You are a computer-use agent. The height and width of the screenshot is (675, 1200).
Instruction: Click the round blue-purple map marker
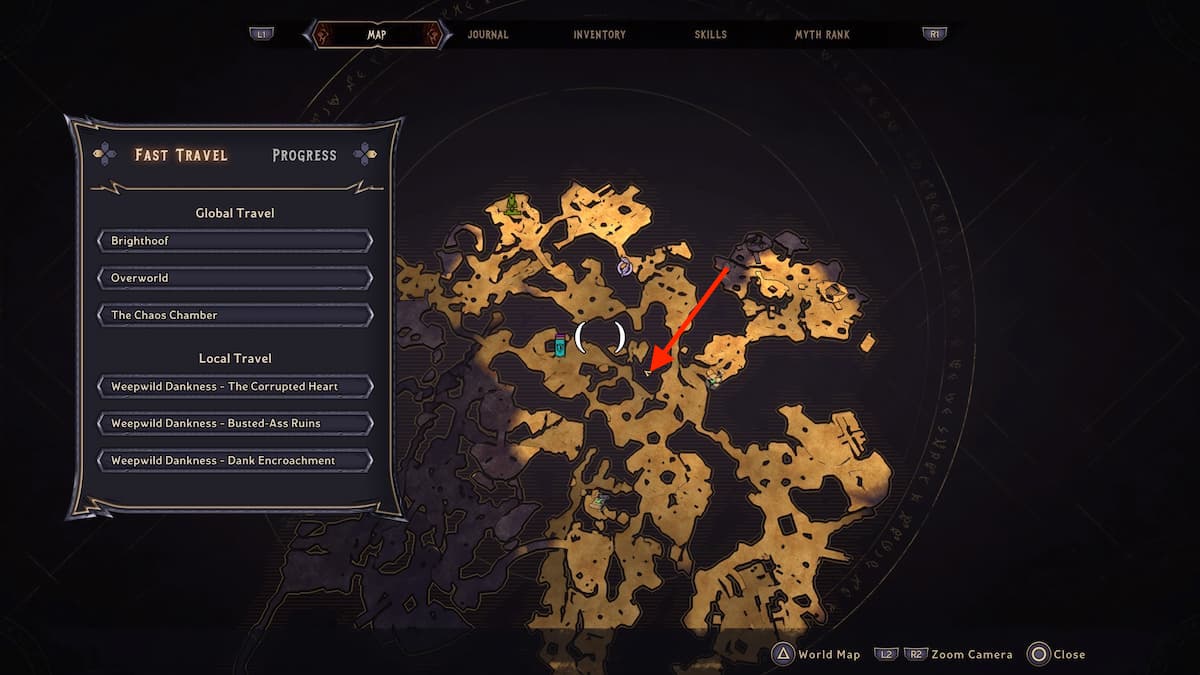pyautogui.click(x=625, y=266)
